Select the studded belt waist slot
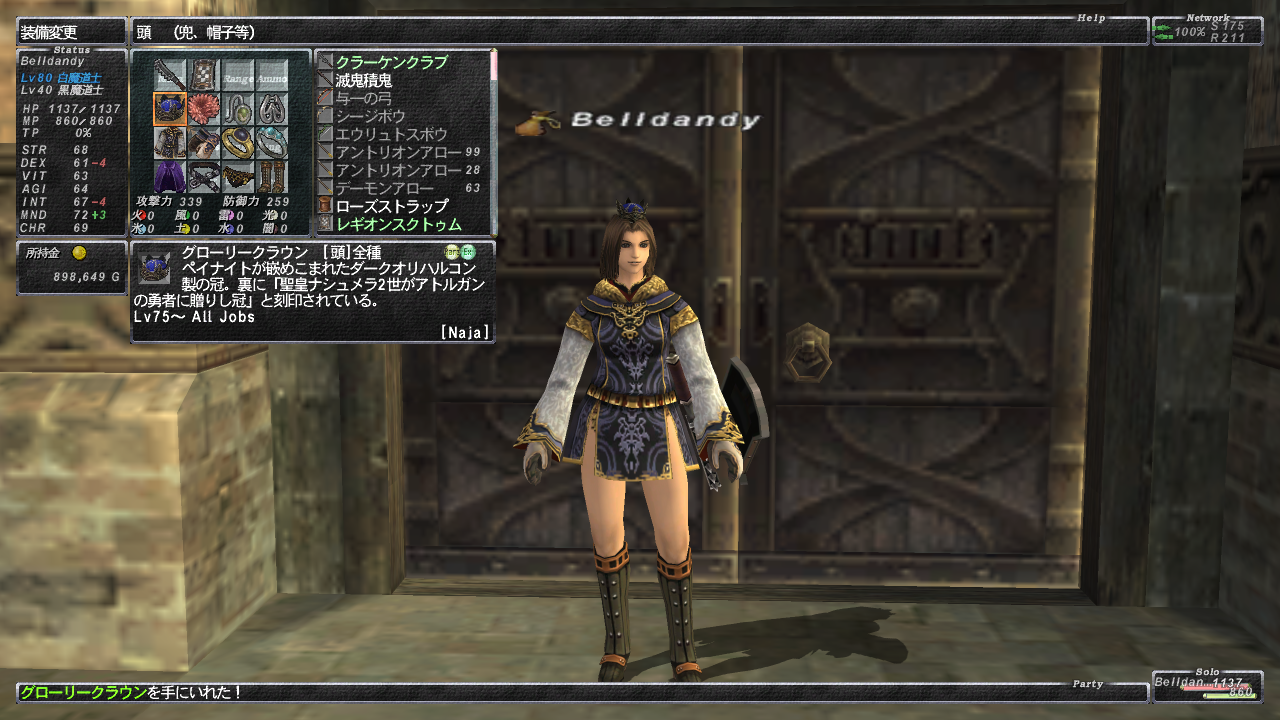This screenshot has height=720, width=1280. (204, 177)
